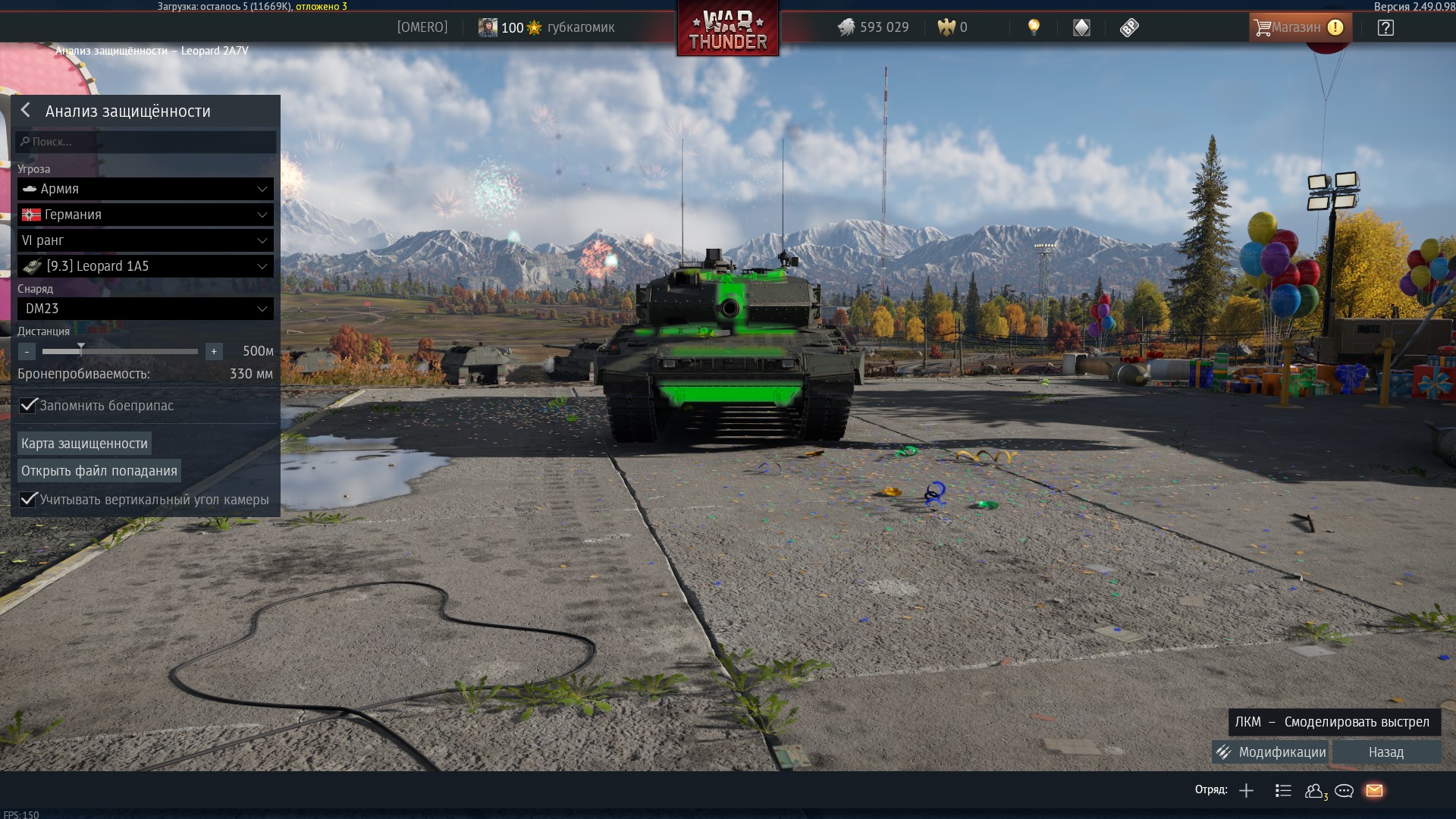Open Карта защищённости

pos(84,444)
